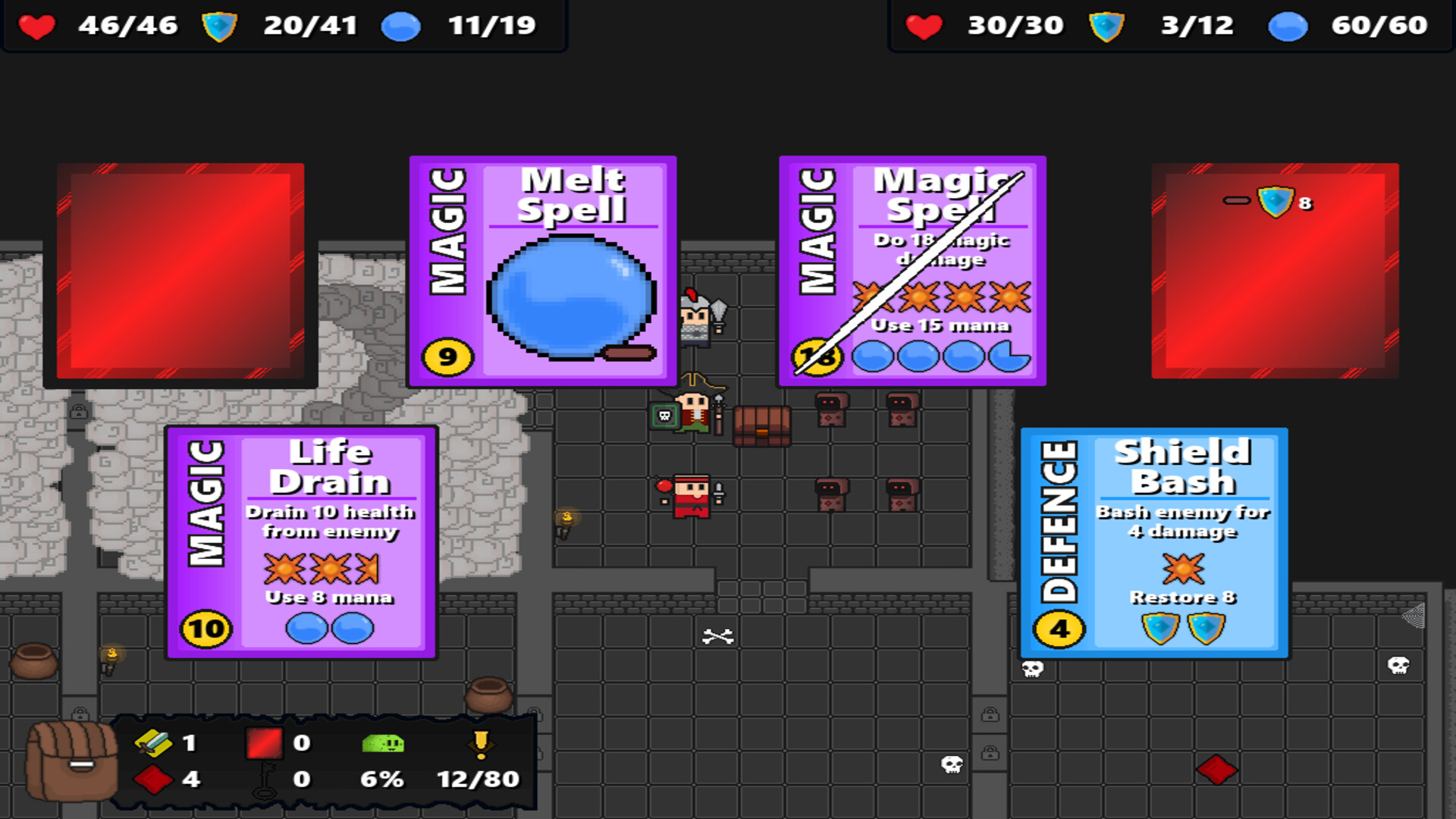Click the golden medal icon next to 12/80

[x=480, y=743]
